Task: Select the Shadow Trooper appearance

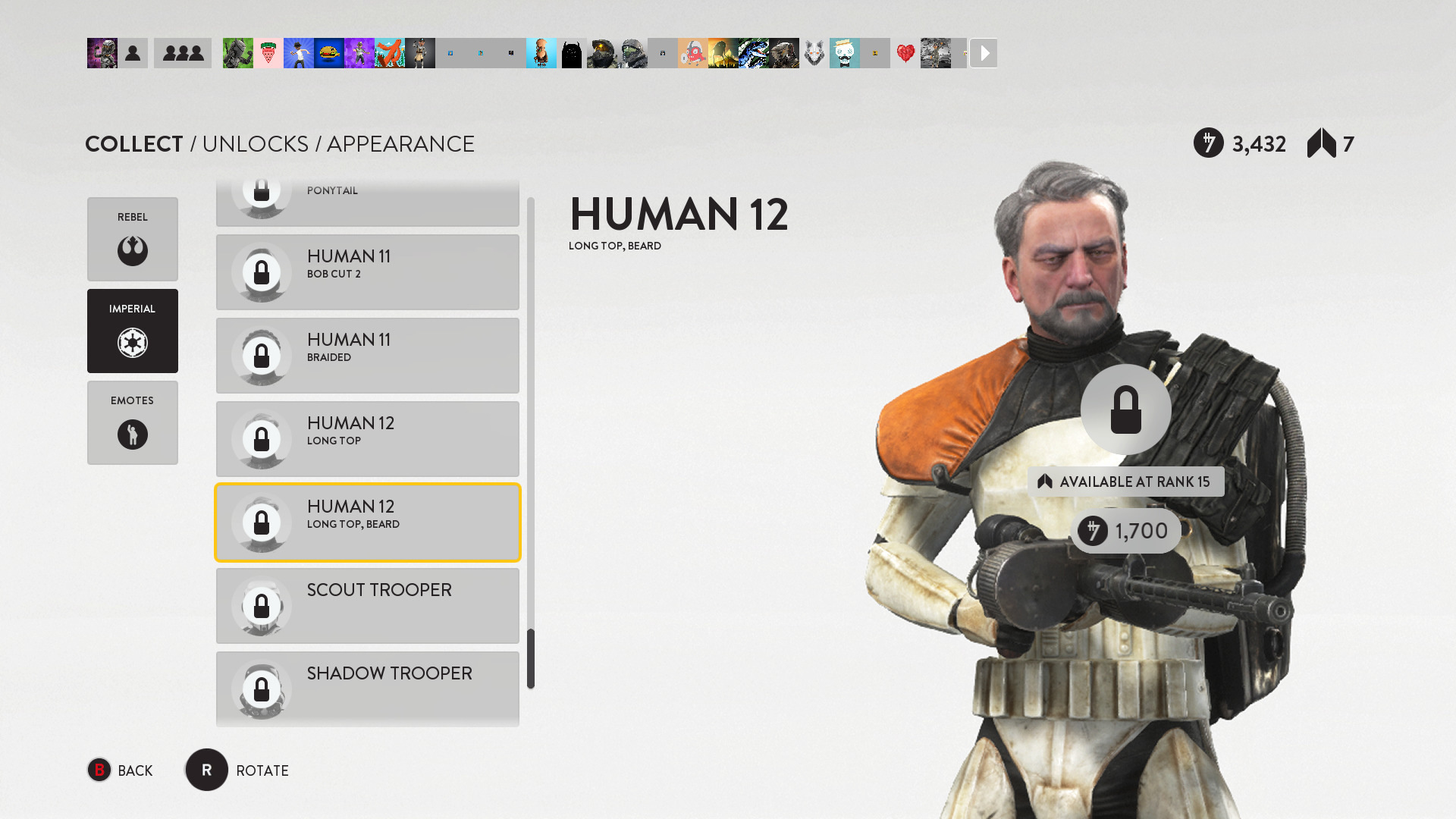Action: click(x=367, y=688)
